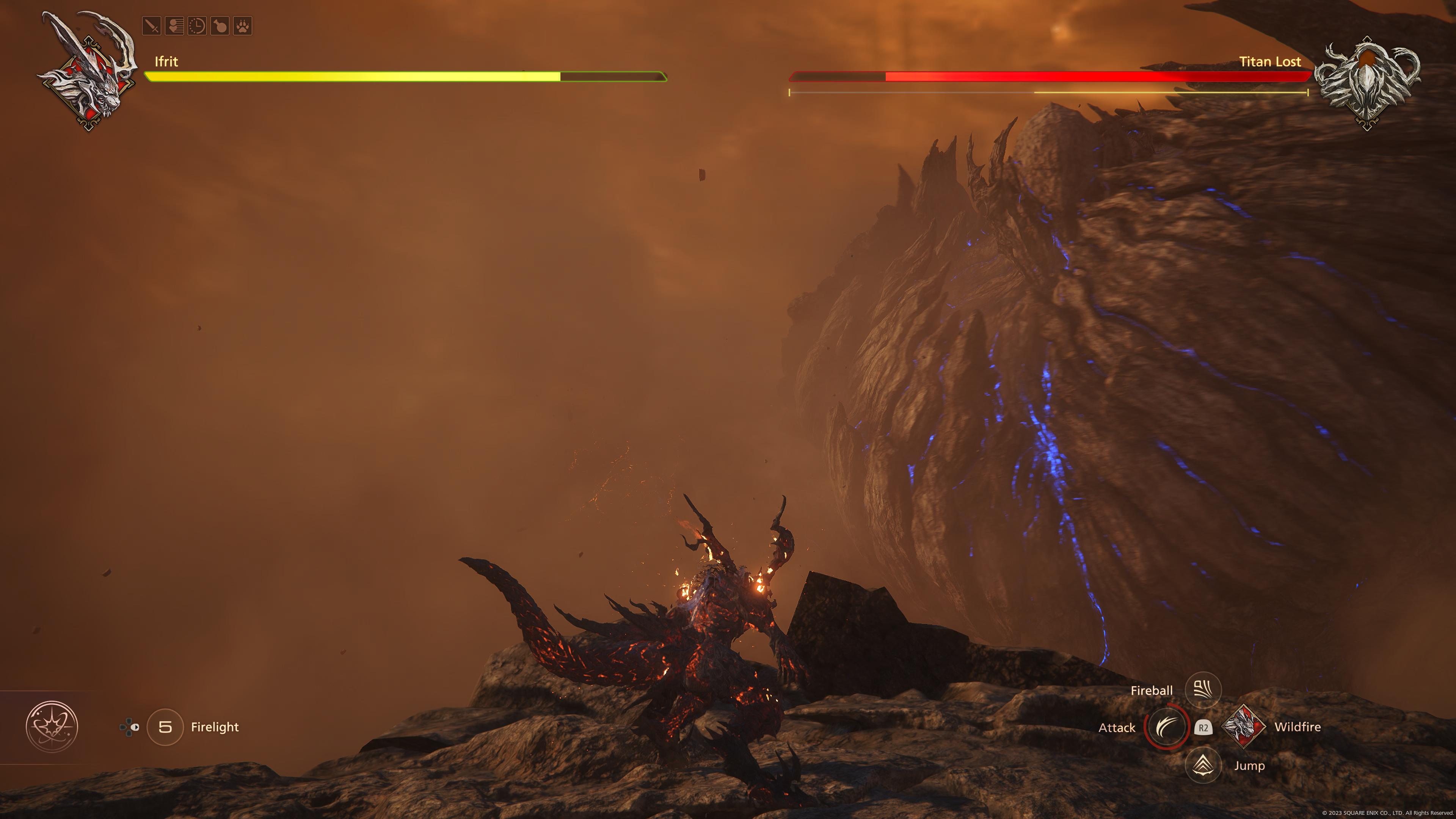Activate the Fireball ability icon

pos(1203,690)
